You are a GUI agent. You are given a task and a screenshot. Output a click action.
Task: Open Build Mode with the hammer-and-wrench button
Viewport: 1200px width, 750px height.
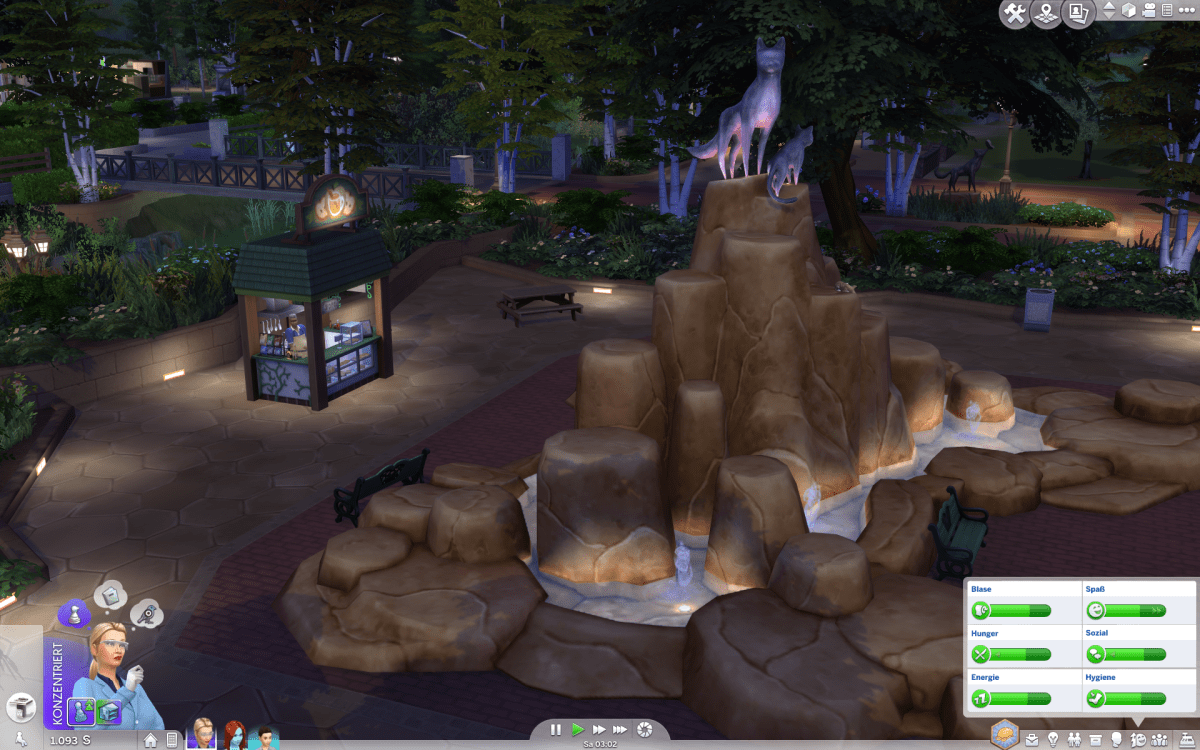tap(1013, 14)
